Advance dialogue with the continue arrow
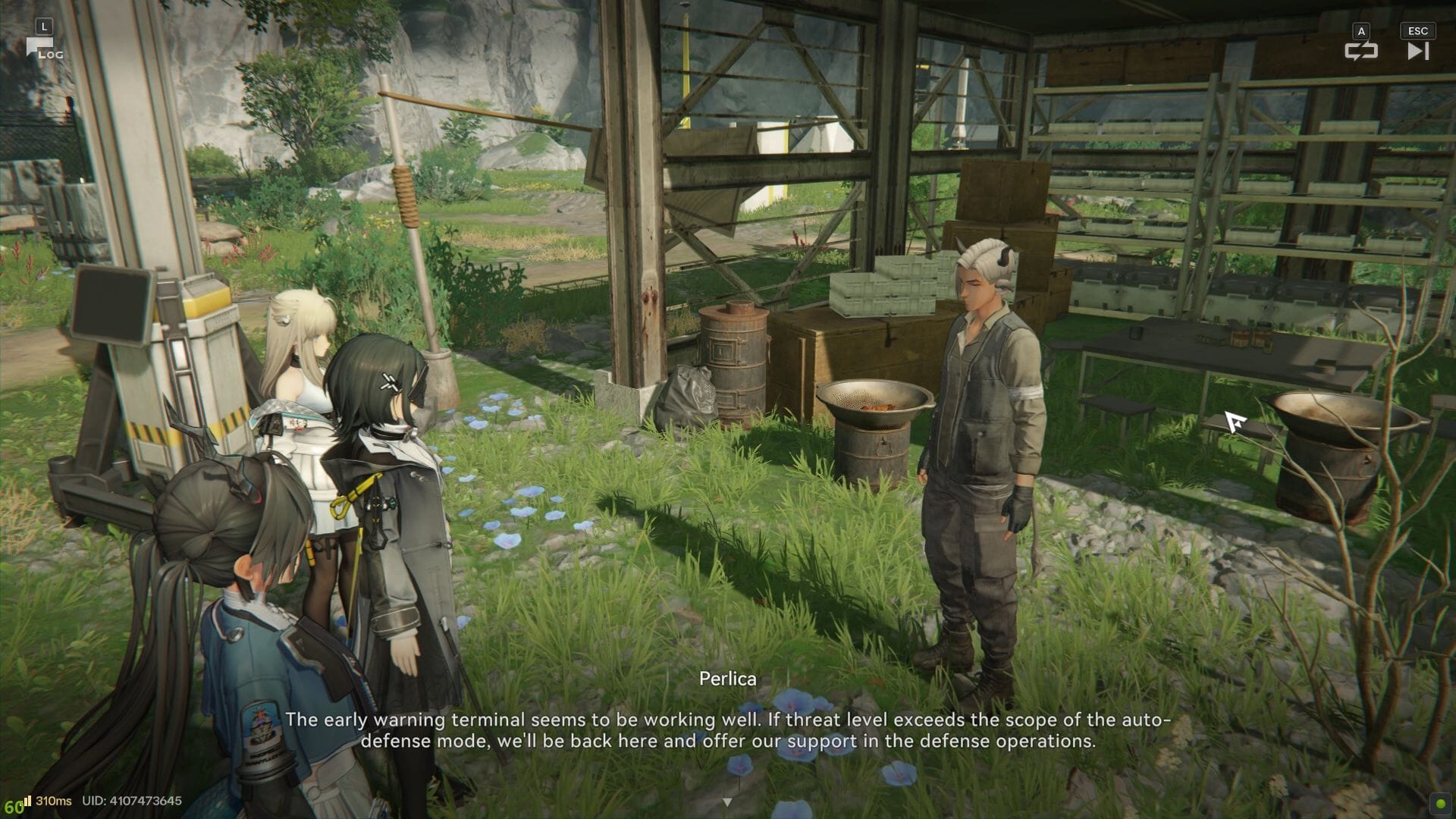The width and height of the screenshot is (1456, 819). (x=727, y=802)
